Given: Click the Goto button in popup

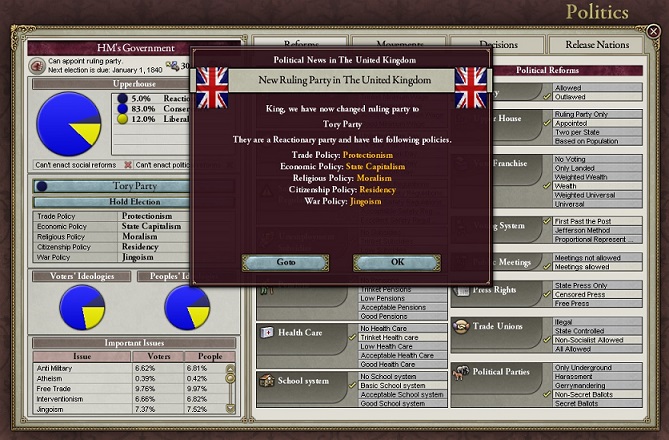Looking at the screenshot, I should click(x=286, y=262).
